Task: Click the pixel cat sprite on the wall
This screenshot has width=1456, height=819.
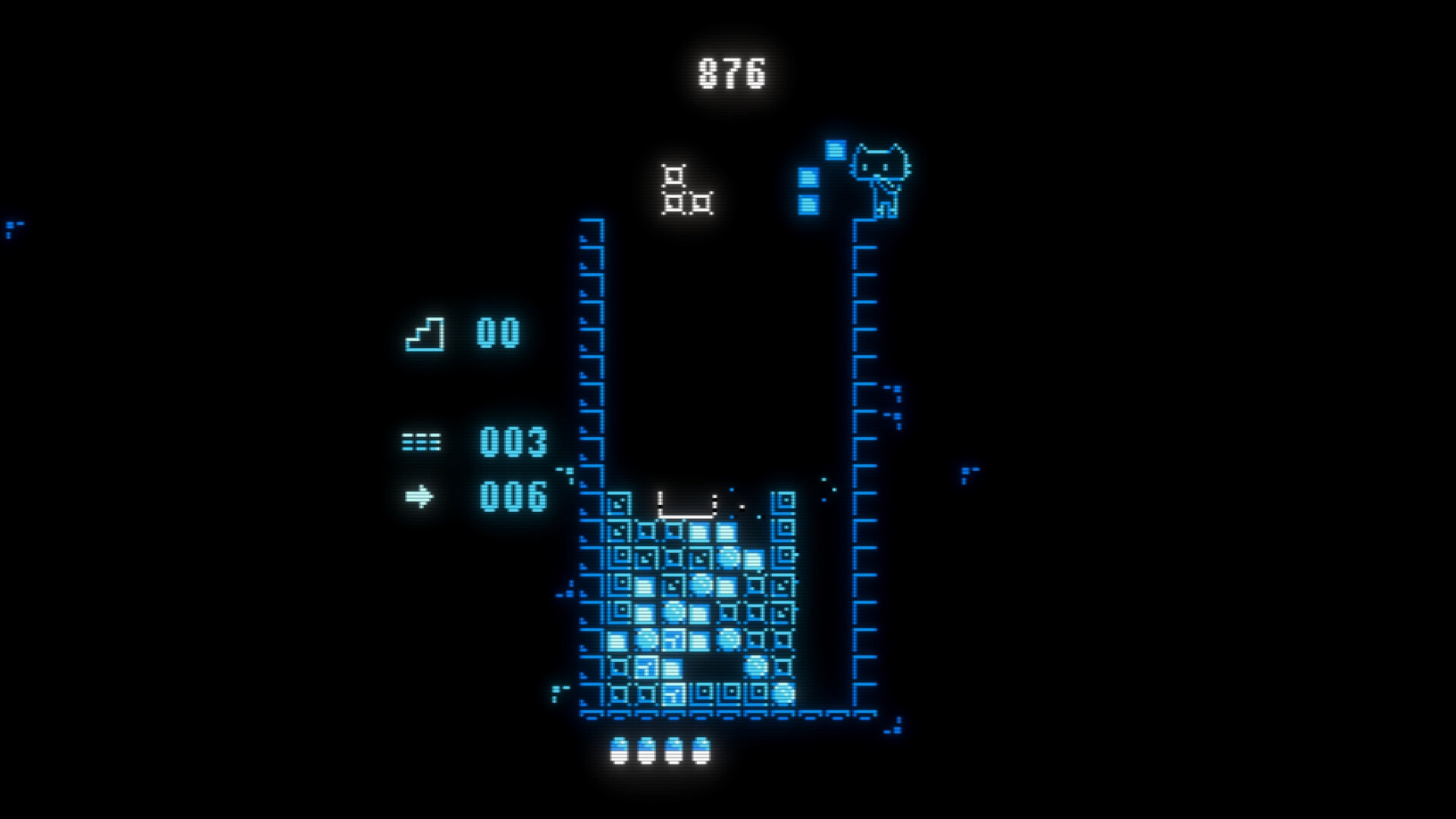Action: tap(882, 174)
